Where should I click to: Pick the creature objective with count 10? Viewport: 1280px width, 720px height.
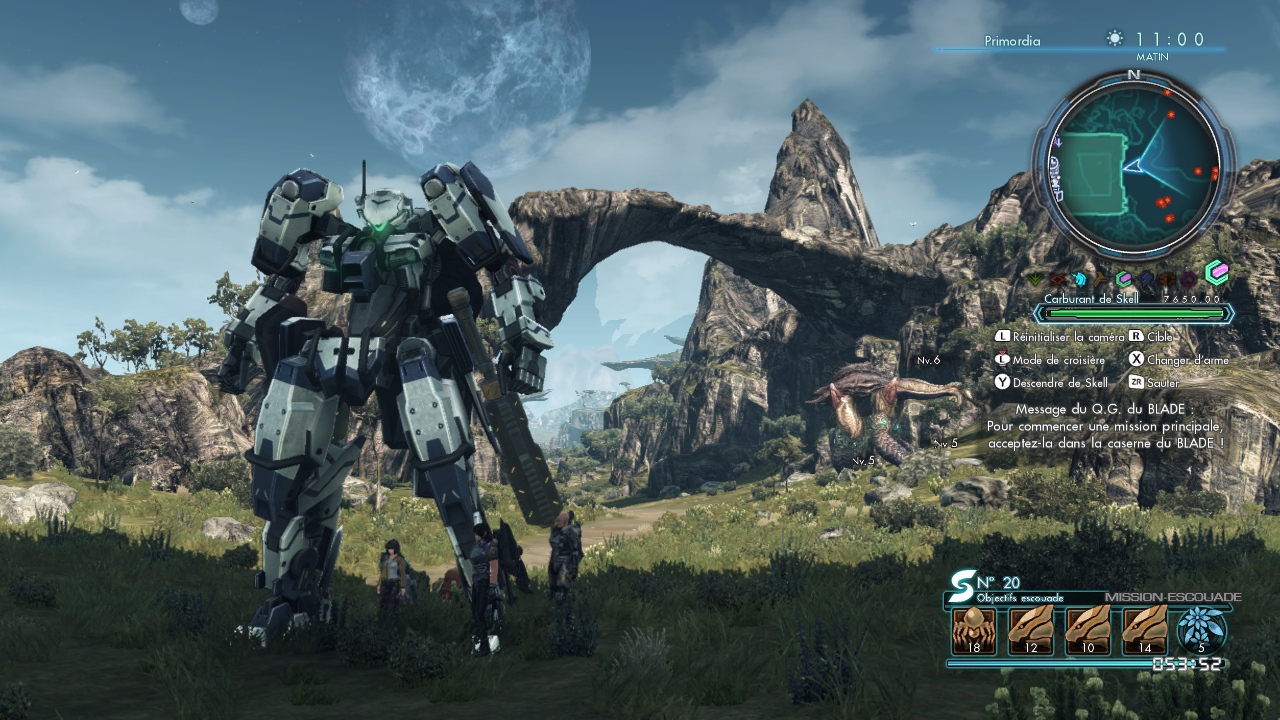[x=1087, y=630]
